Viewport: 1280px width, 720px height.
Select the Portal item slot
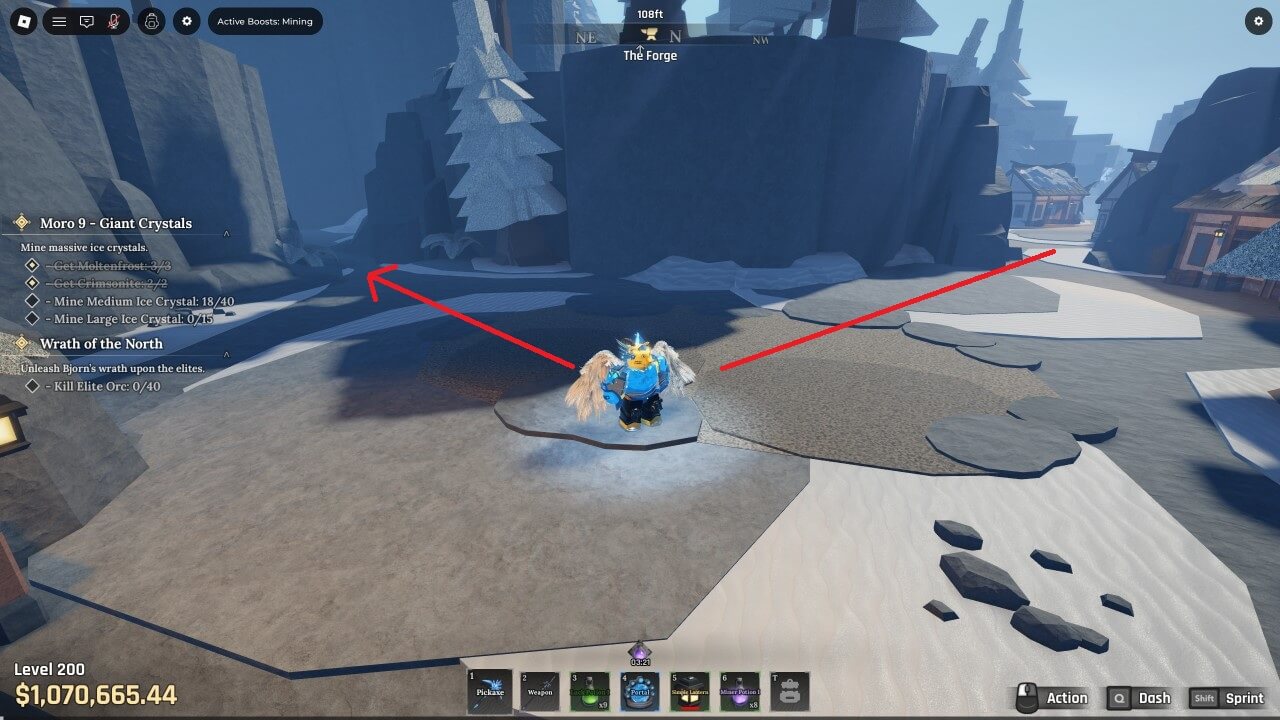click(640, 691)
